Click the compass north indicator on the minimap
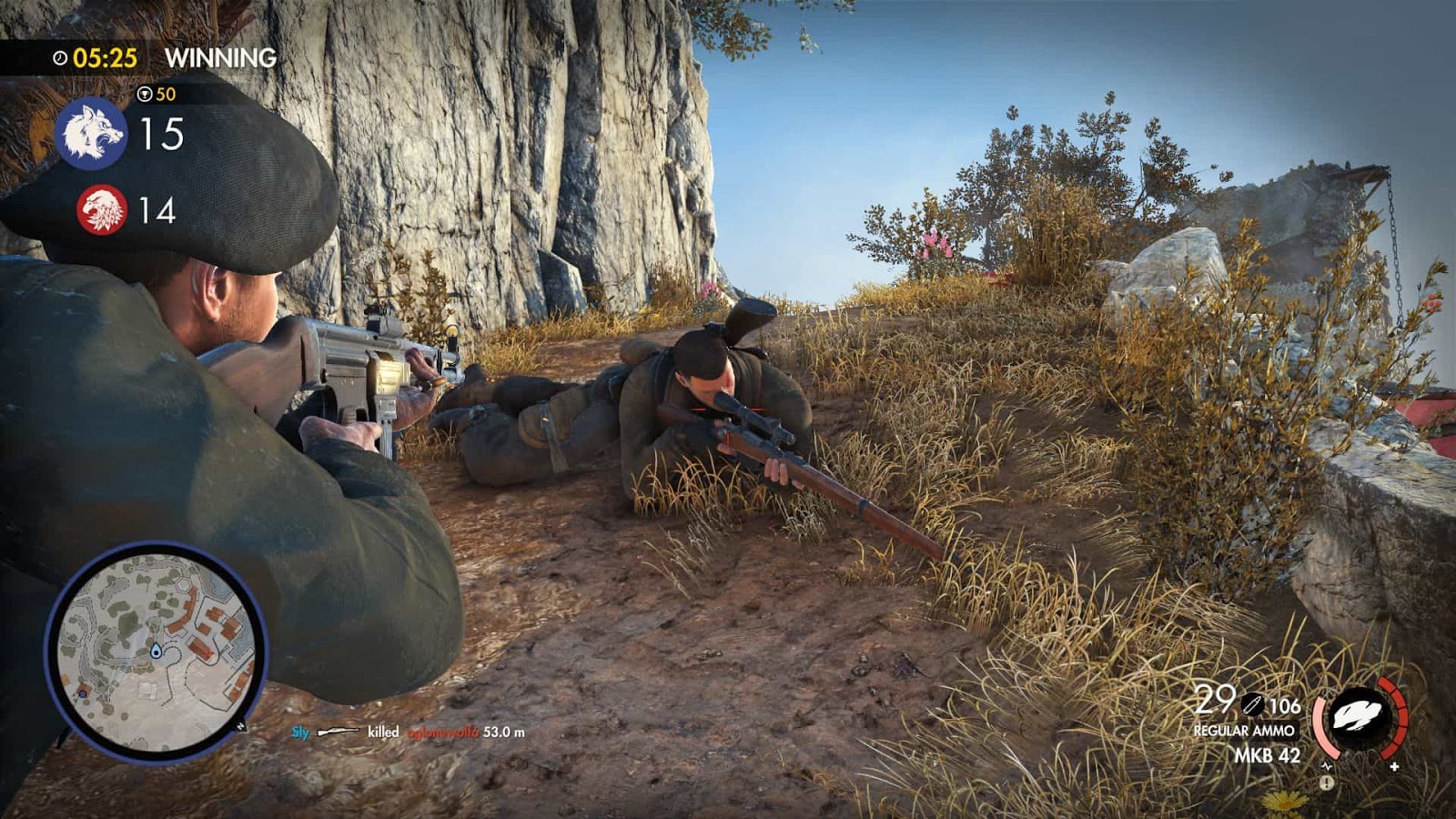 coord(240,727)
